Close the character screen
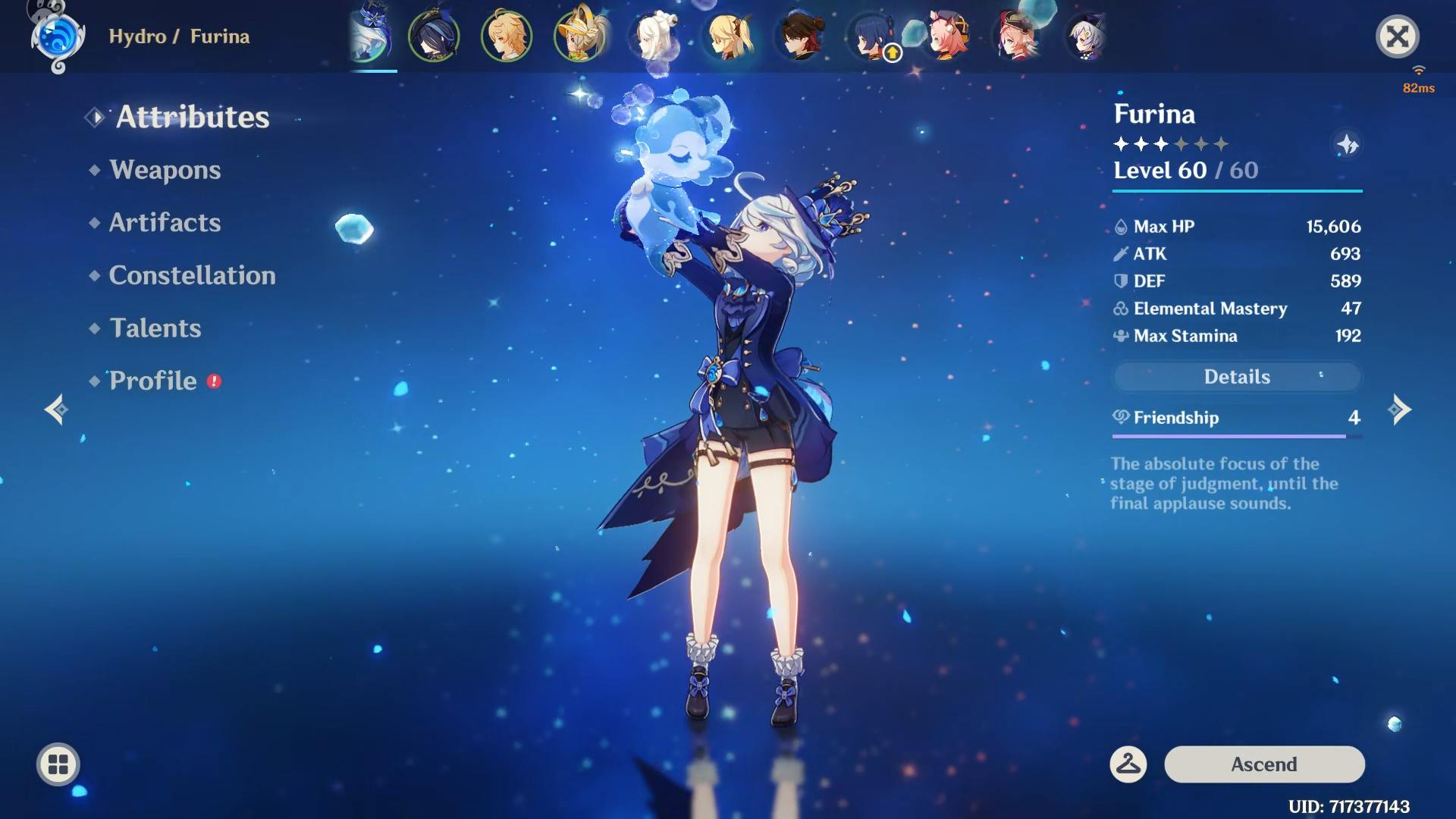Viewport: 1456px width, 819px height. (x=1398, y=36)
